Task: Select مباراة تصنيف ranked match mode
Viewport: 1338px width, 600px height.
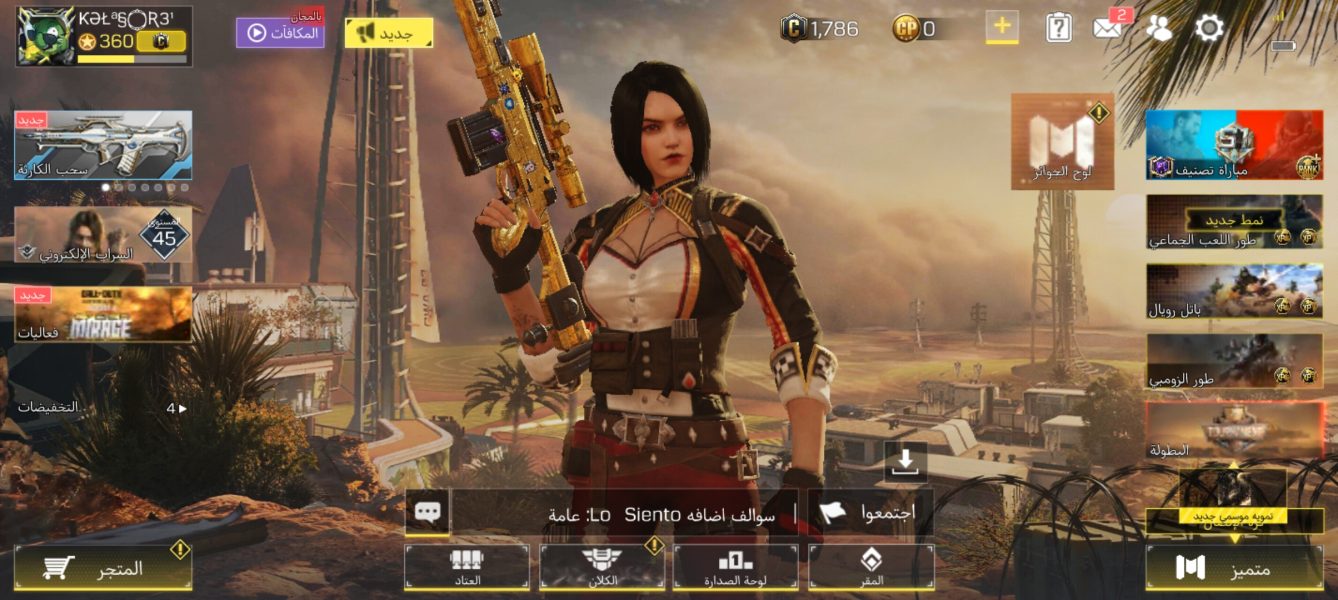Action: [1234, 145]
